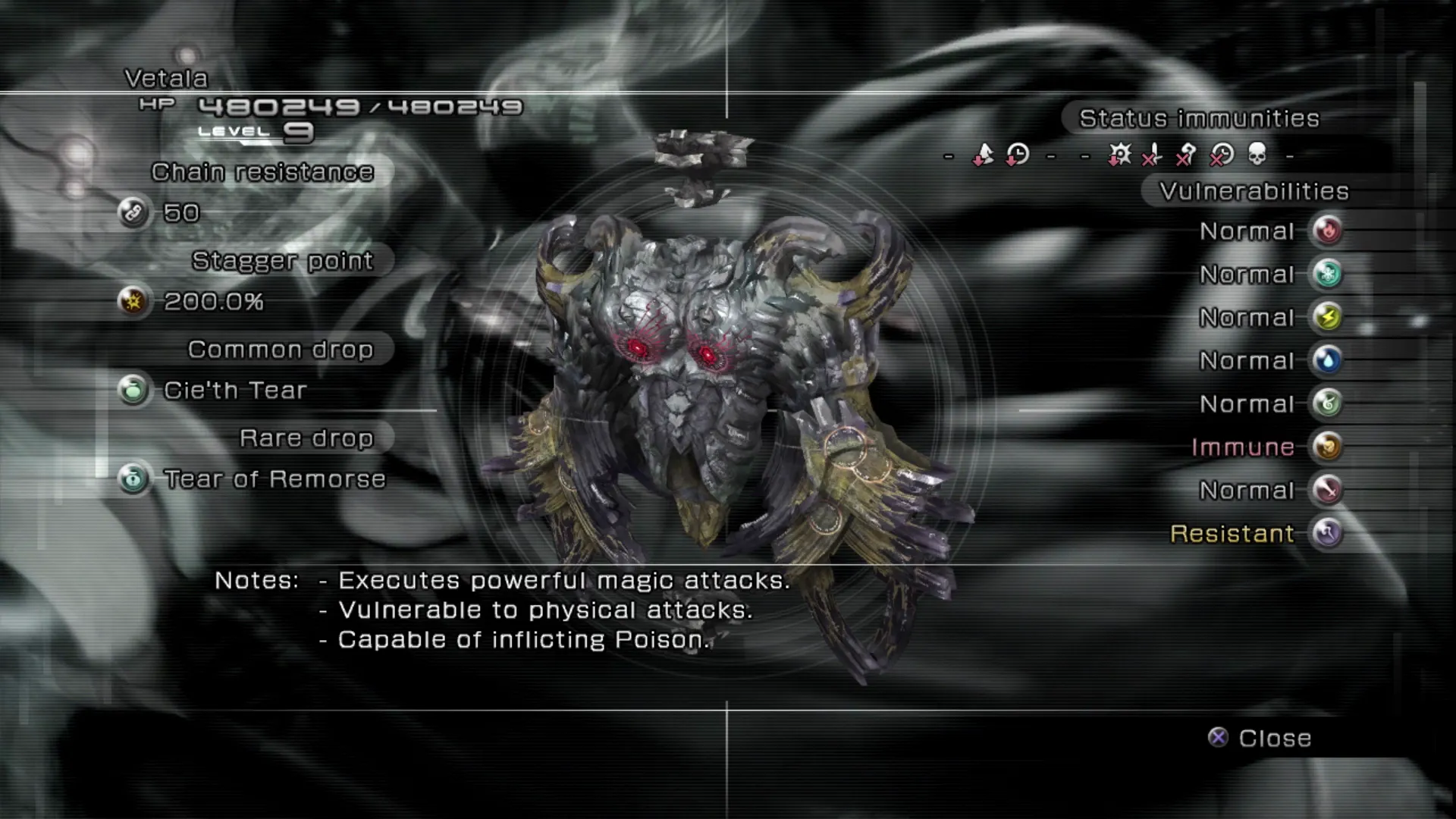The image size is (1456, 819).
Task: Select the Tear of Remorse rare drop icon
Action: 133,479
